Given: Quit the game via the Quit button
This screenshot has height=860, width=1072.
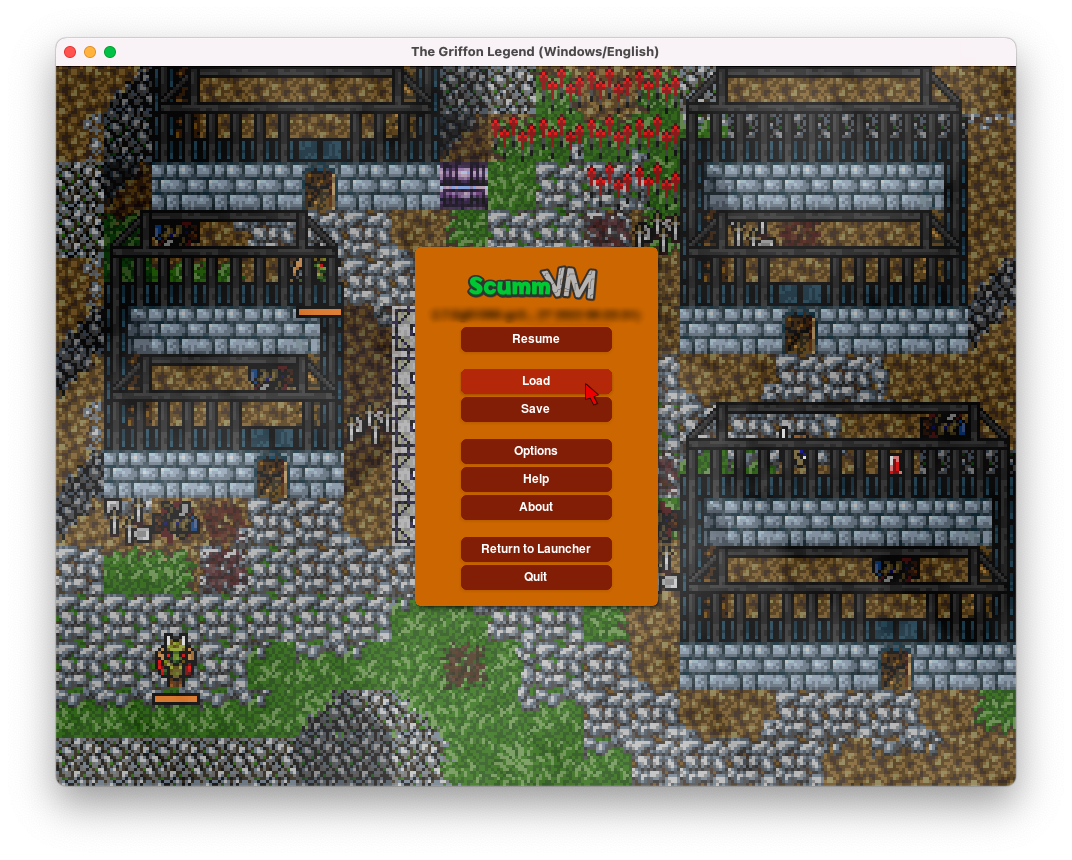Looking at the screenshot, I should 536,577.
